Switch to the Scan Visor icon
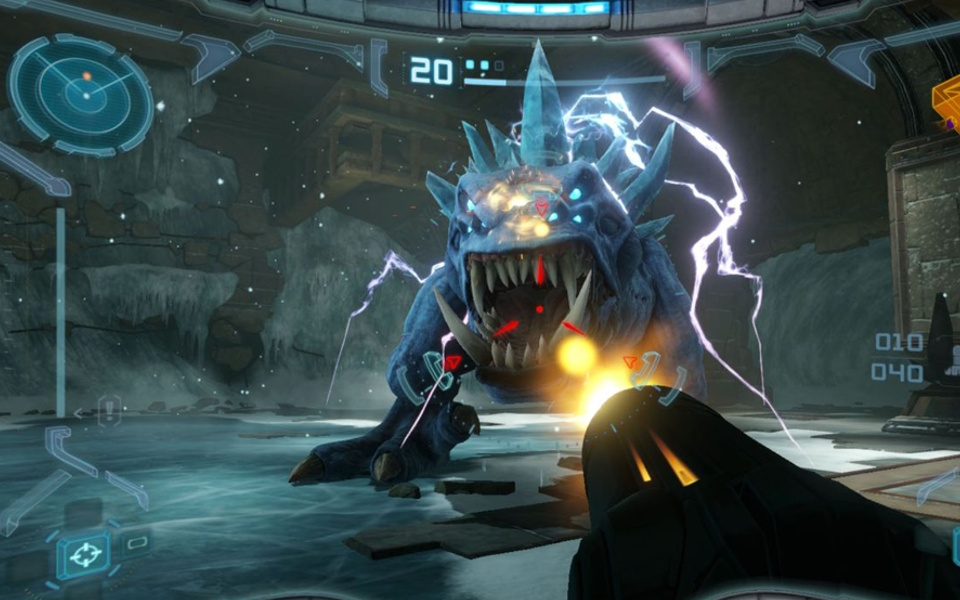This screenshot has width=960, height=600. (137, 543)
